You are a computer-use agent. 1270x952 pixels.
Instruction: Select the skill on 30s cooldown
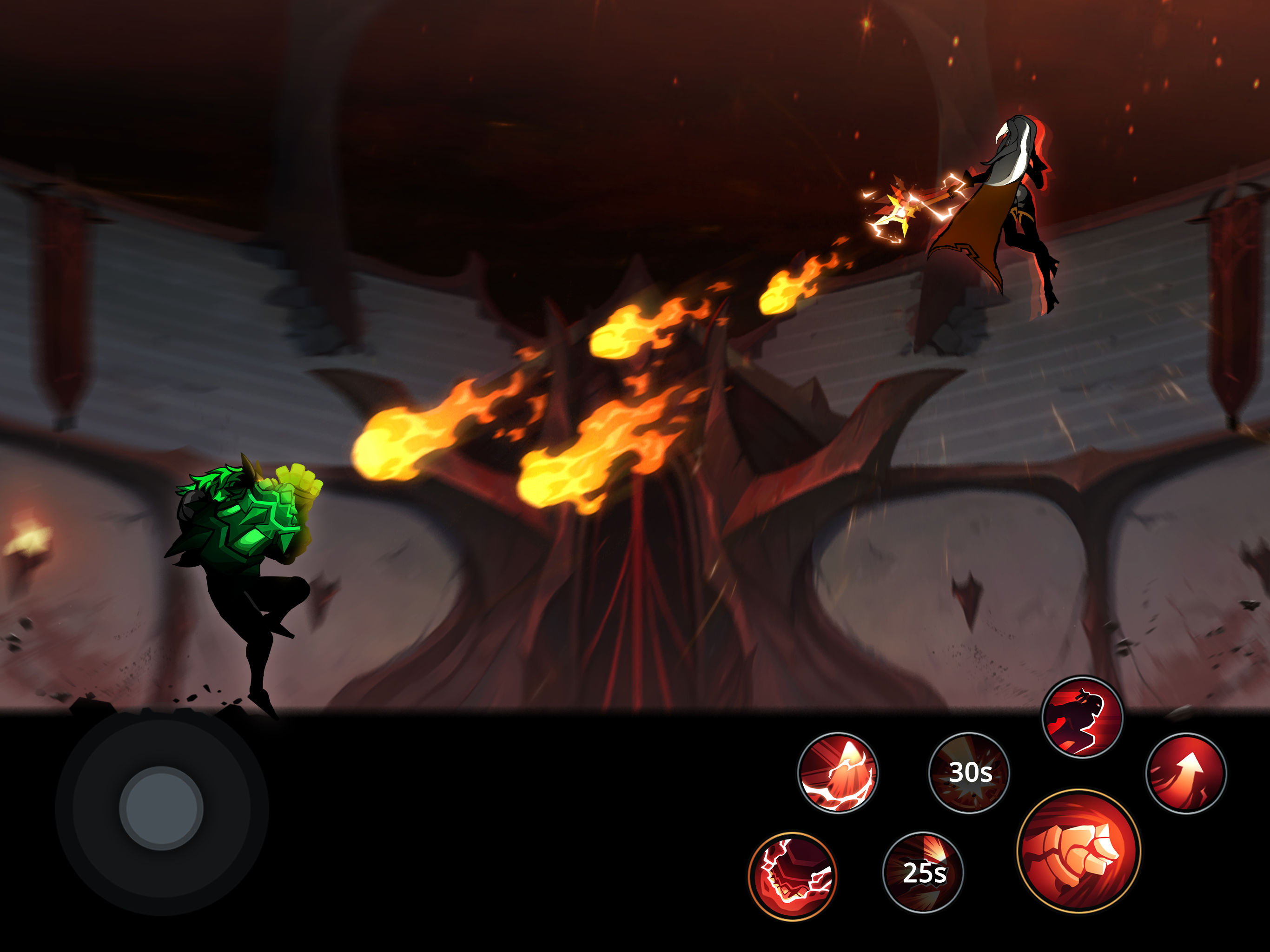point(969,773)
